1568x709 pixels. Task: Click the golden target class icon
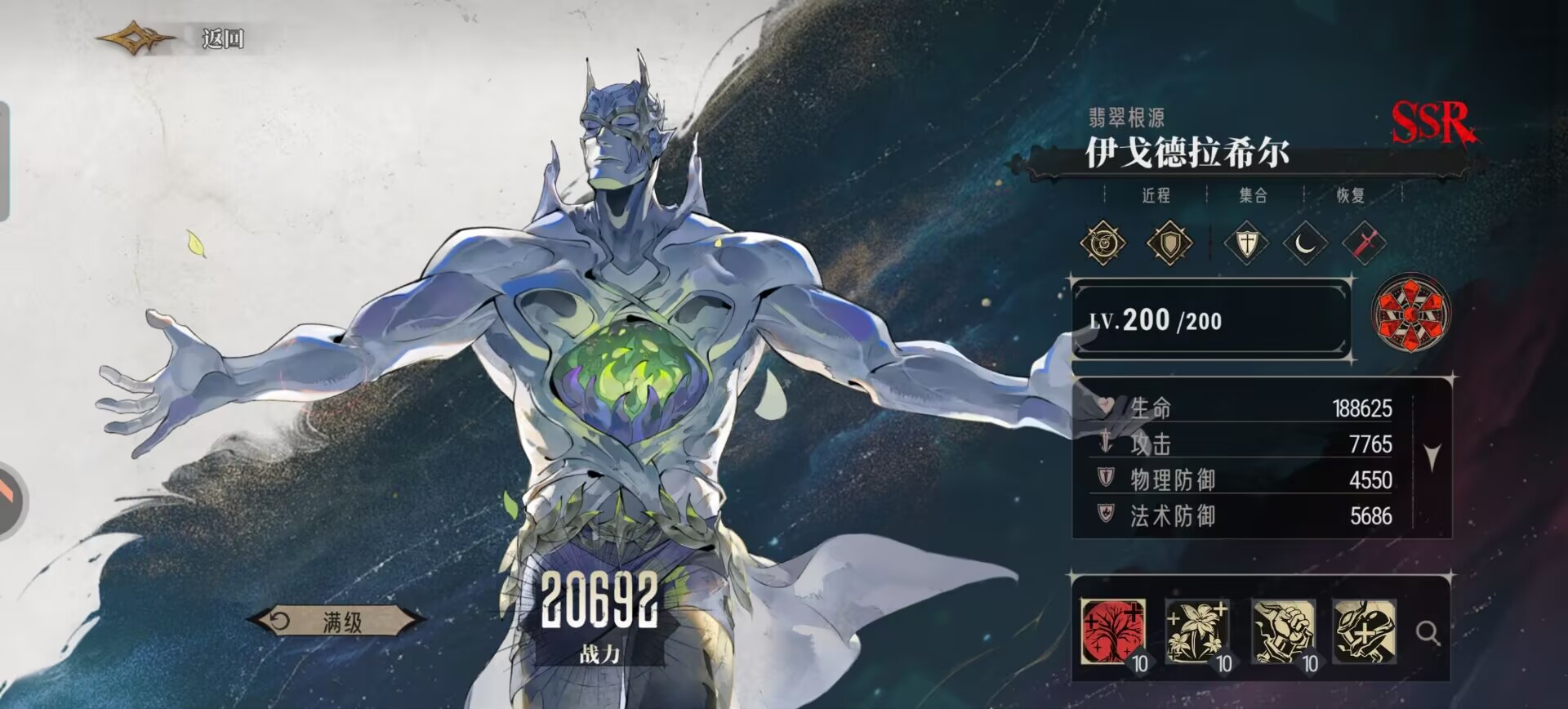click(1102, 243)
